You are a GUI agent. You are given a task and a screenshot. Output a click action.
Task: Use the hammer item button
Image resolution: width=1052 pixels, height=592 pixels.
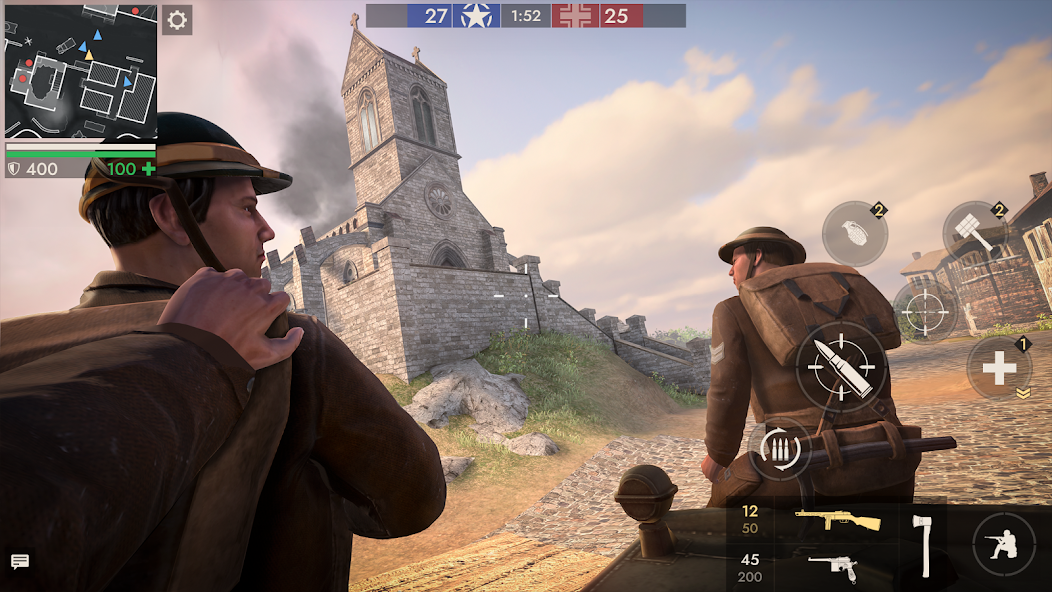click(975, 234)
